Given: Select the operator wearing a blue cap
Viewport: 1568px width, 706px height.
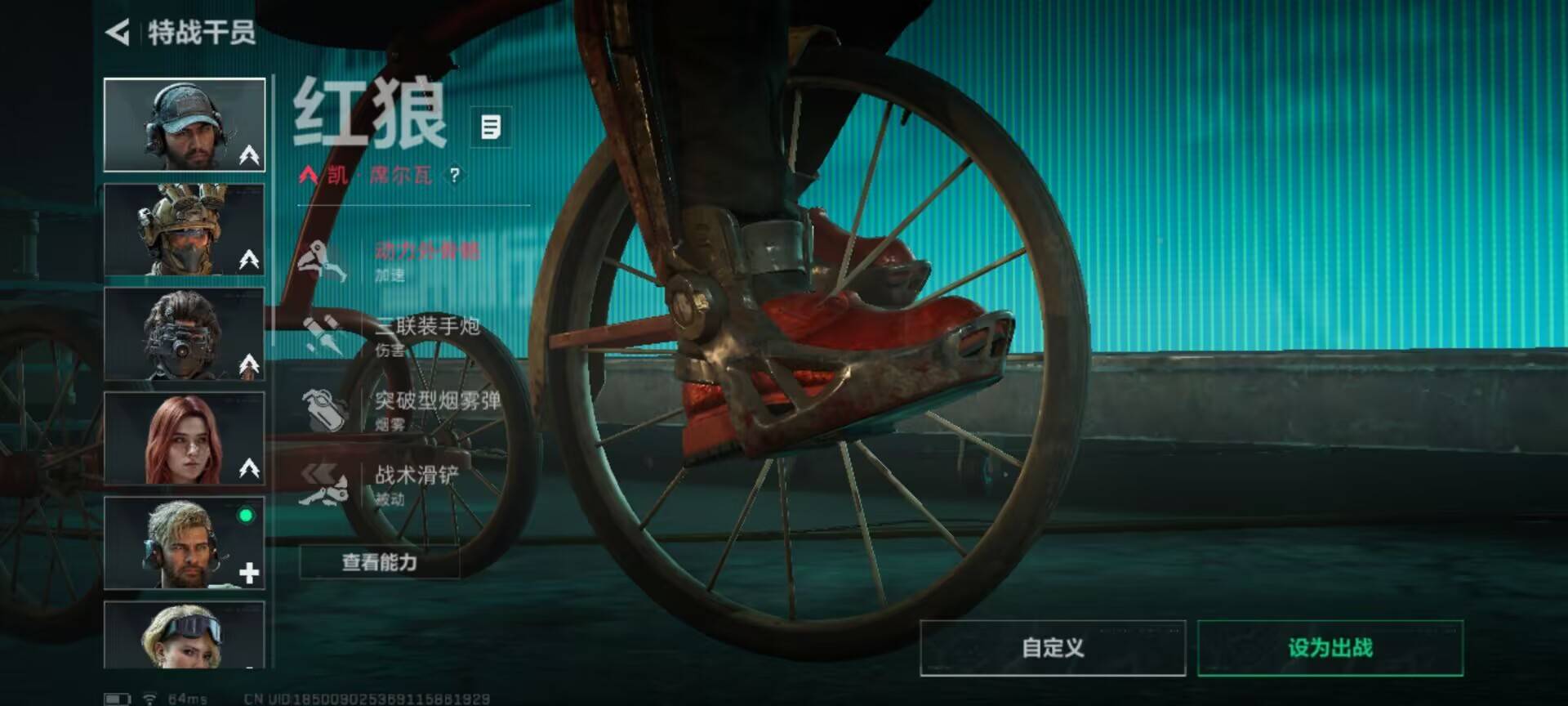Looking at the screenshot, I should (x=185, y=125).
